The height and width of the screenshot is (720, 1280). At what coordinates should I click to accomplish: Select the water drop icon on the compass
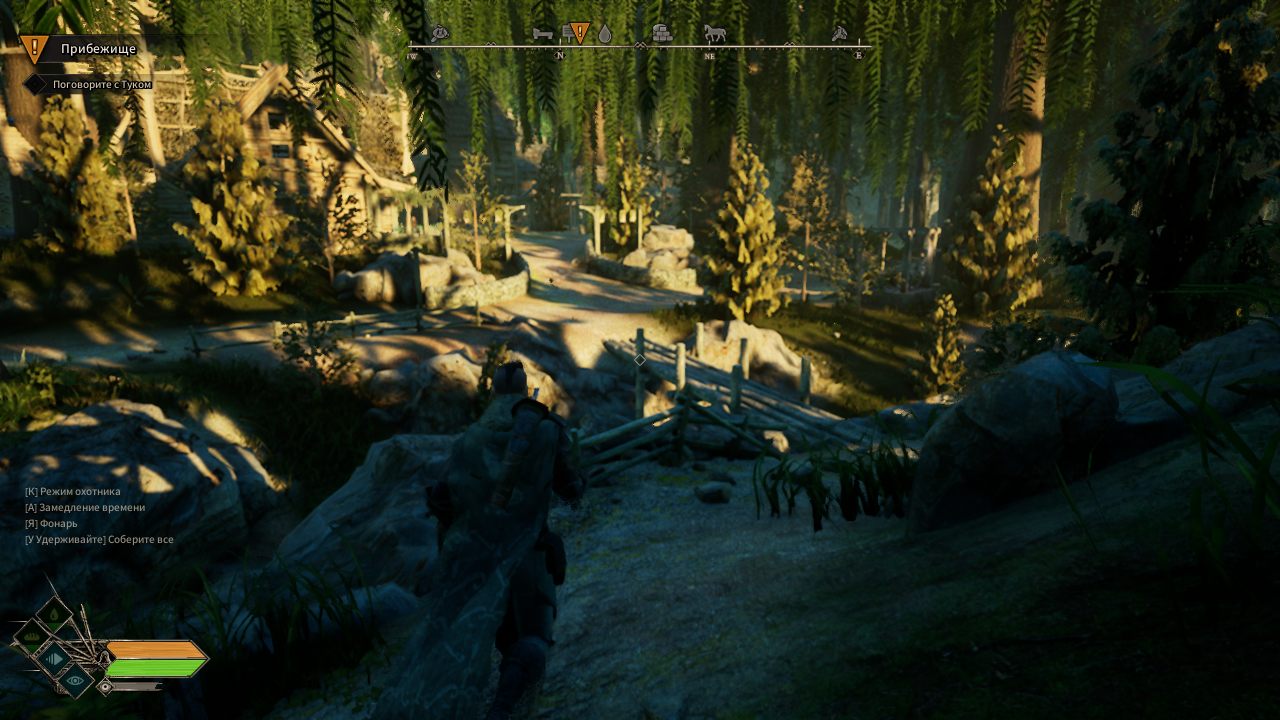coord(604,33)
